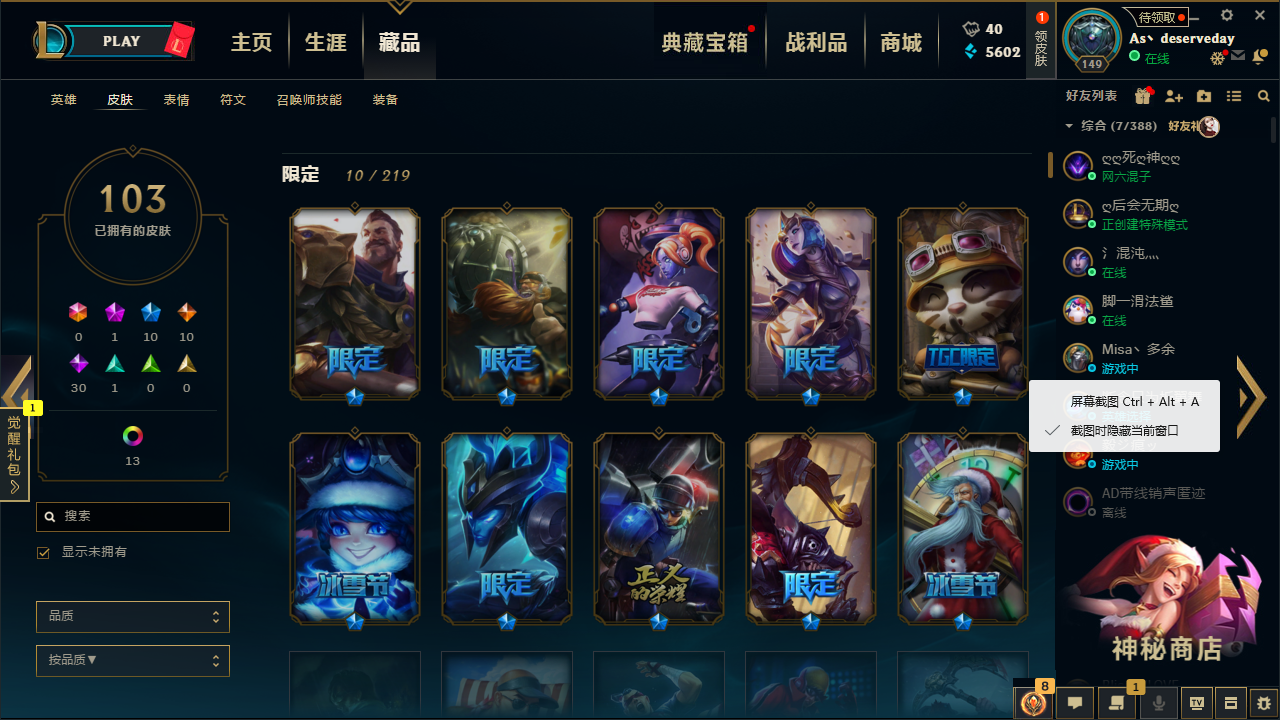Open the chat bubble icon in bottom bar
This screenshot has width=1280, height=720.
tap(1075, 704)
